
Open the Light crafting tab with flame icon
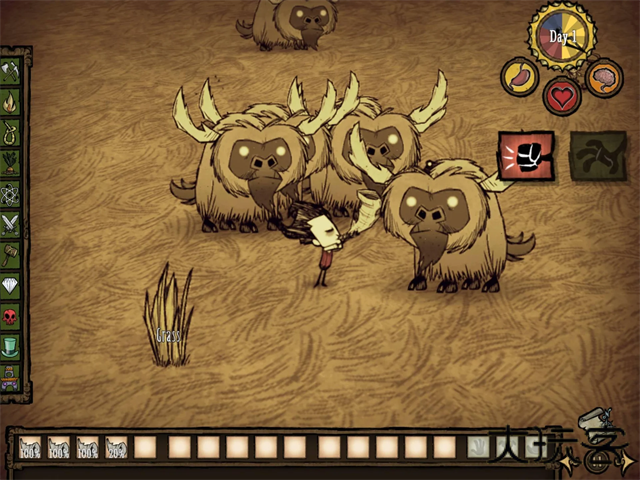tap(11, 101)
